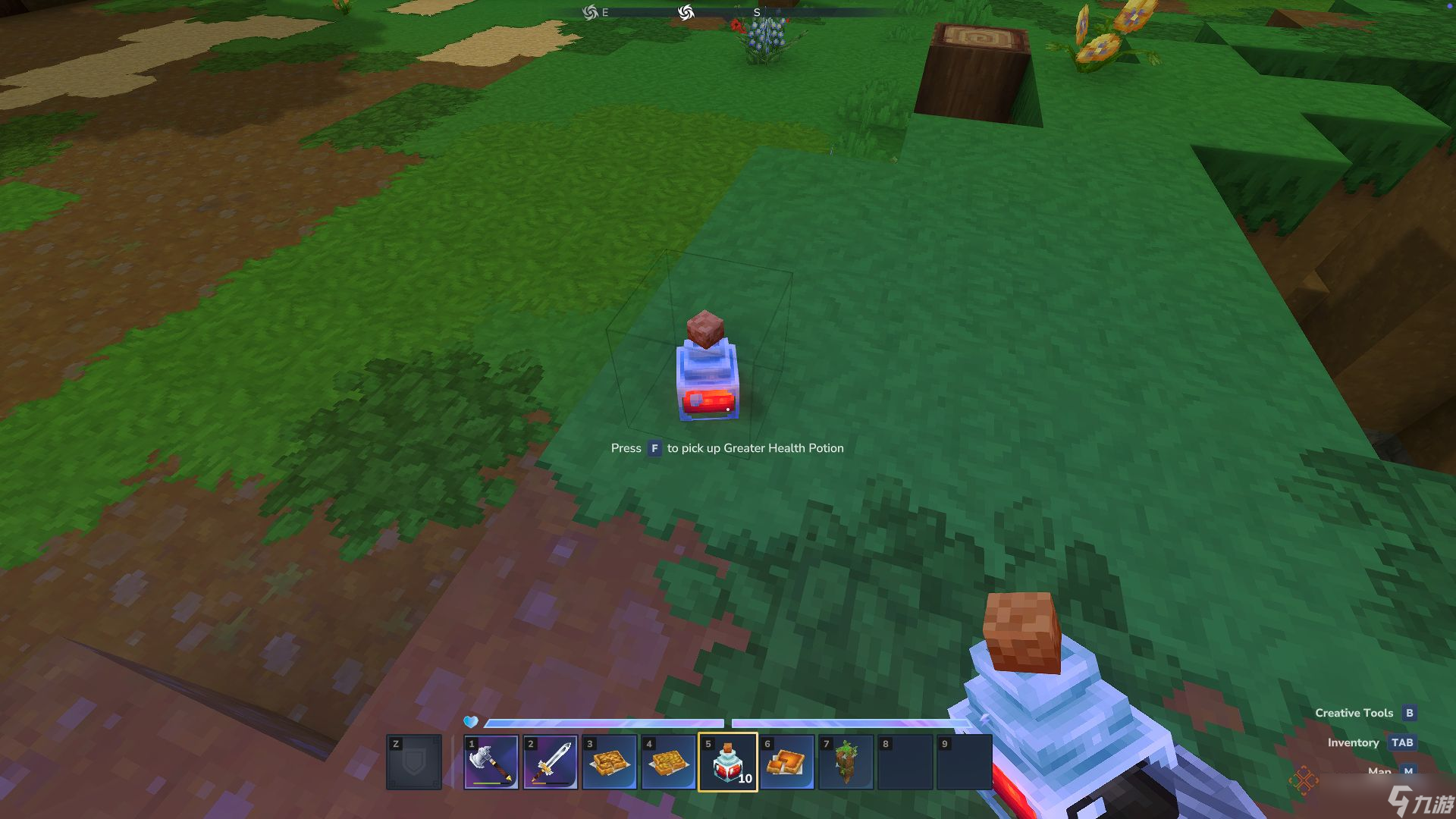Image resolution: width=1456 pixels, height=819 pixels.
Task: Click the left swirl marker on the compass
Action: coord(589,11)
